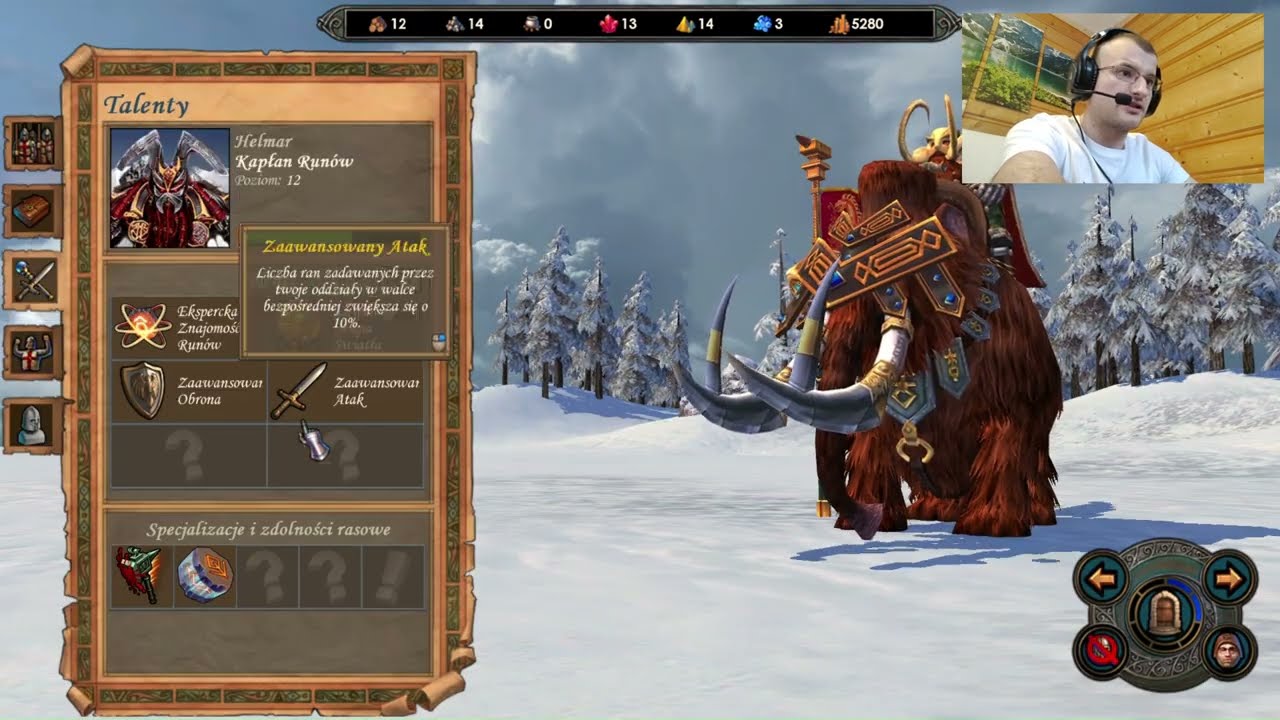Go to previous hero with left arrow
Image resolution: width=1280 pixels, height=720 pixels.
(x=1102, y=579)
